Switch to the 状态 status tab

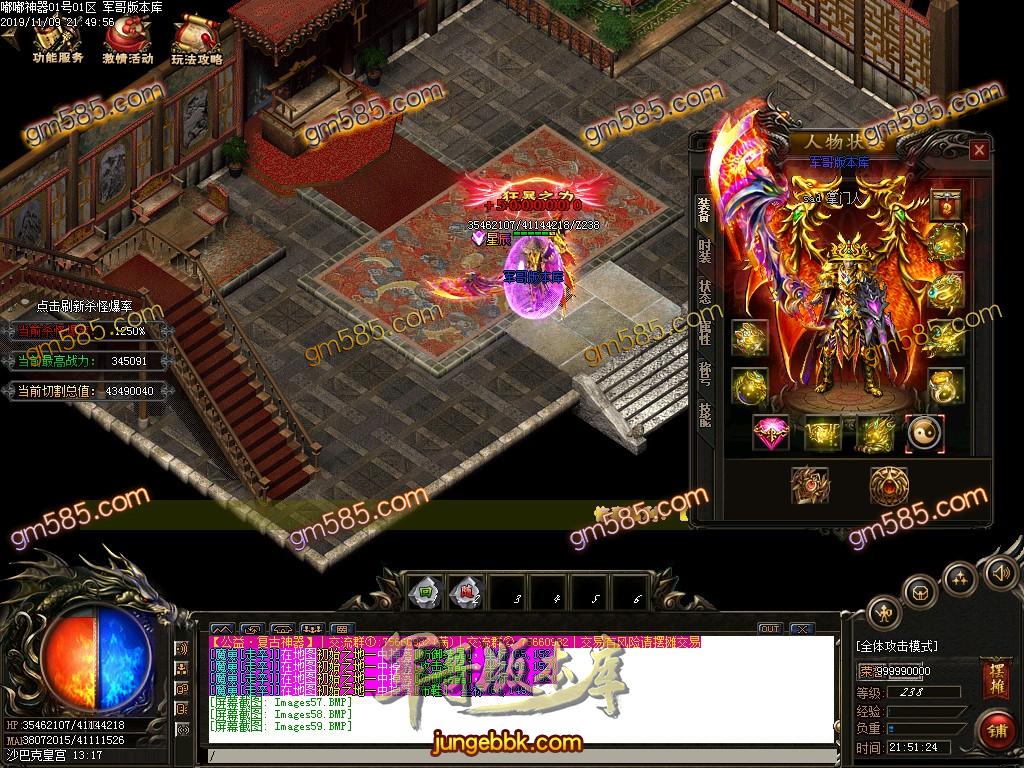pos(705,292)
